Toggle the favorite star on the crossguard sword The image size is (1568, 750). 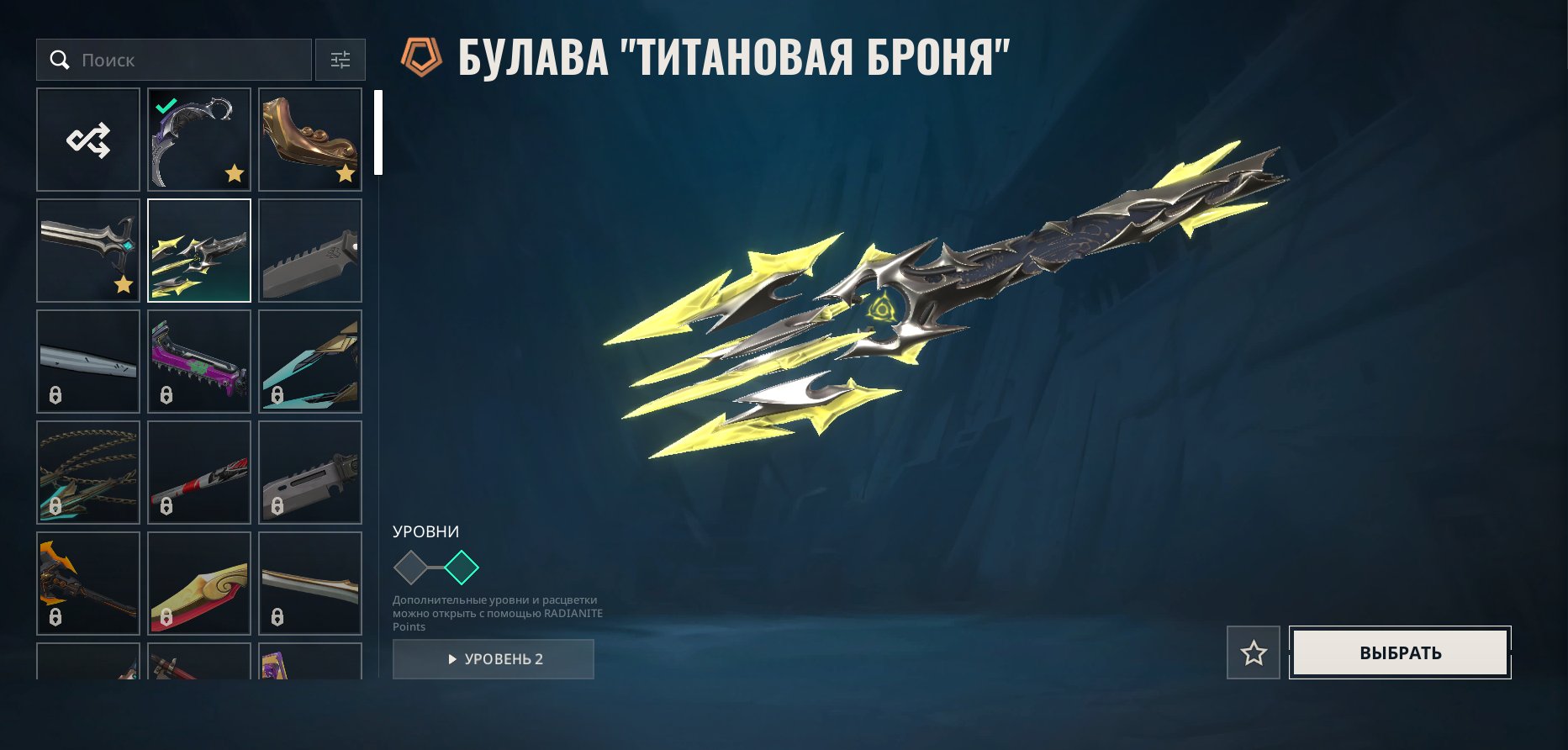tap(123, 285)
